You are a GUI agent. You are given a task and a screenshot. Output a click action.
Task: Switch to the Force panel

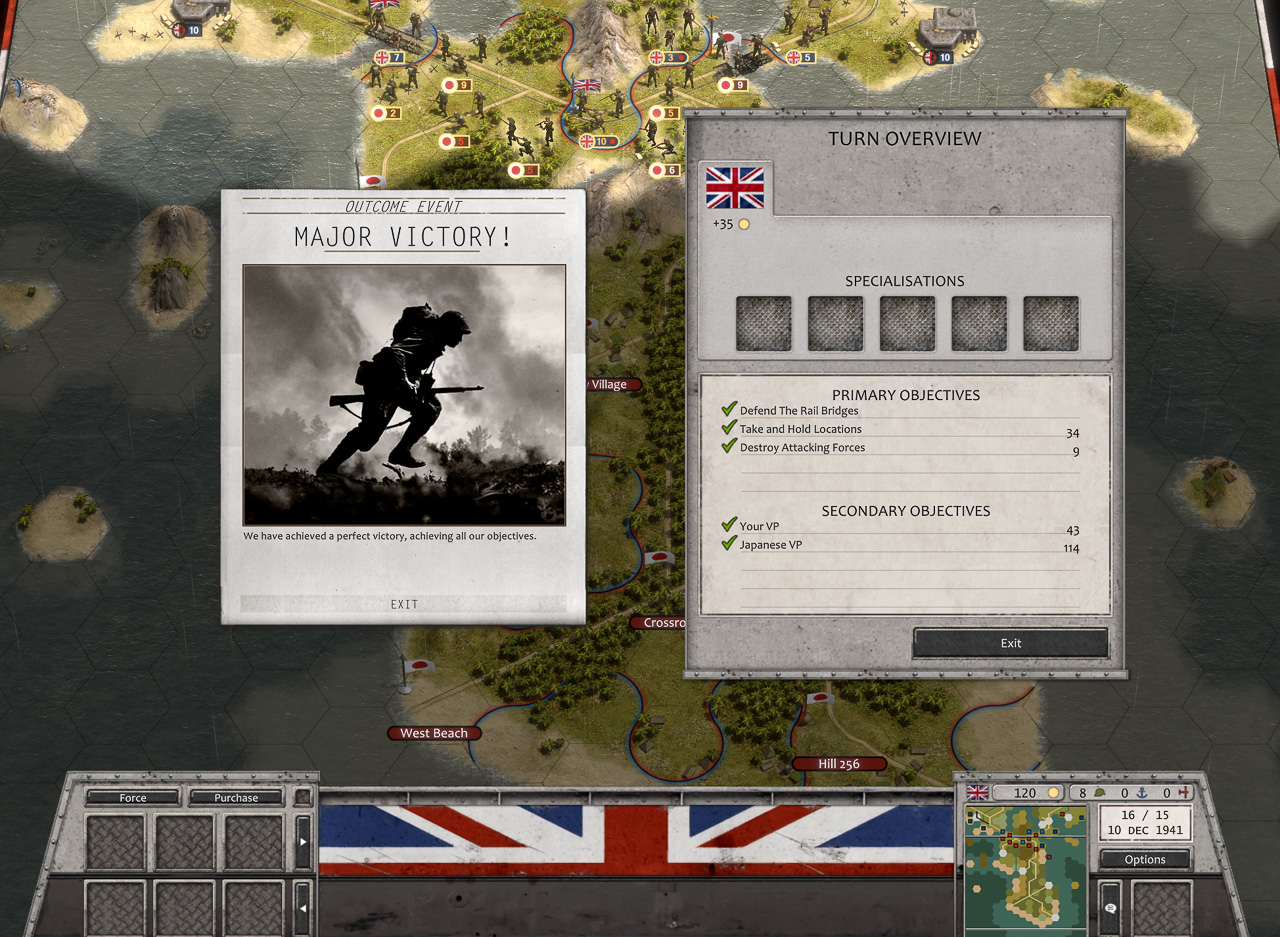coord(131,797)
